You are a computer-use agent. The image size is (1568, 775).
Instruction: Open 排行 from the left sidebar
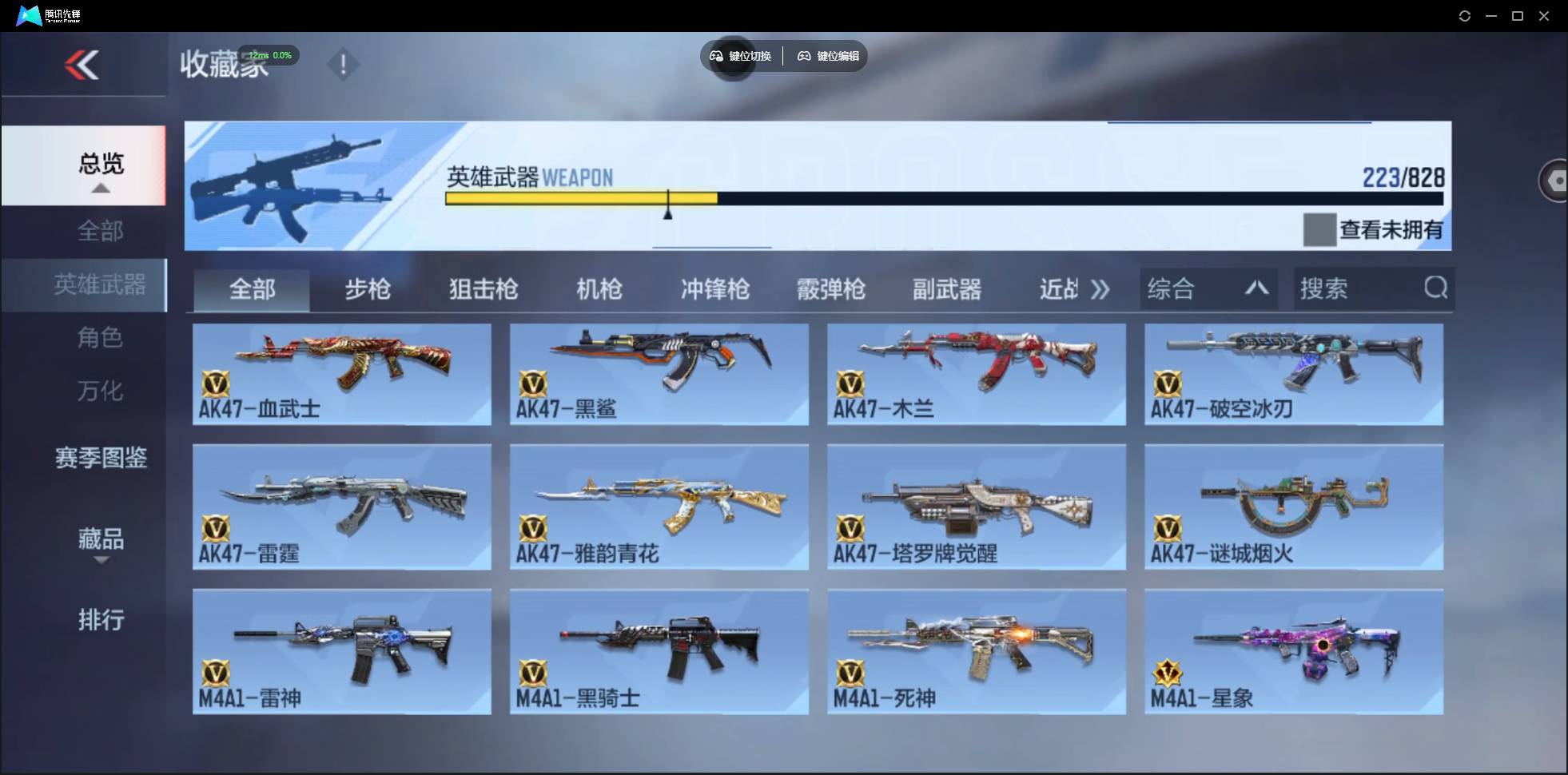[101, 620]
